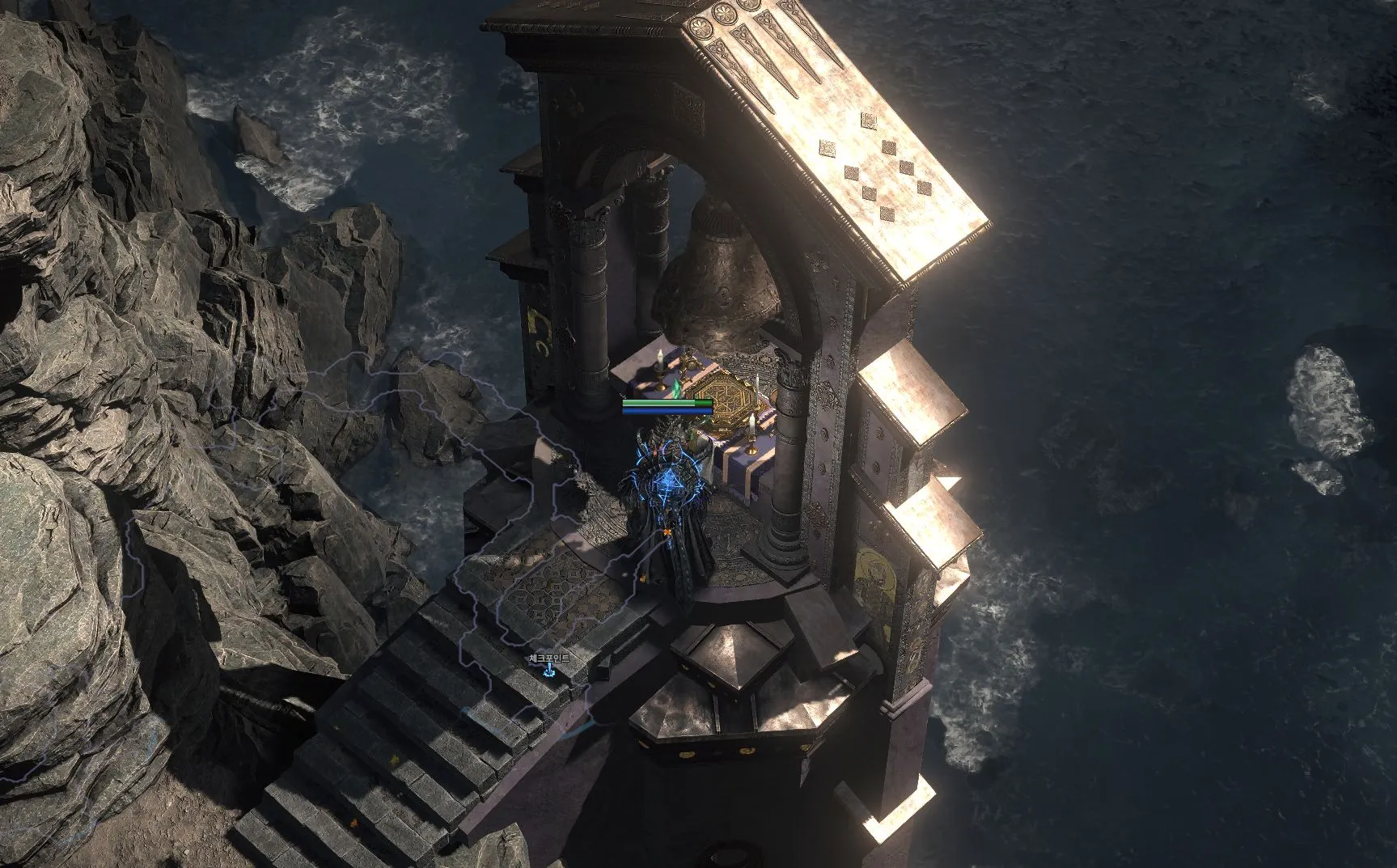1397x868 pixels.
Task: Click the blue checkpoint map marker
Action: pyautogui.click(x=549, y=671)
